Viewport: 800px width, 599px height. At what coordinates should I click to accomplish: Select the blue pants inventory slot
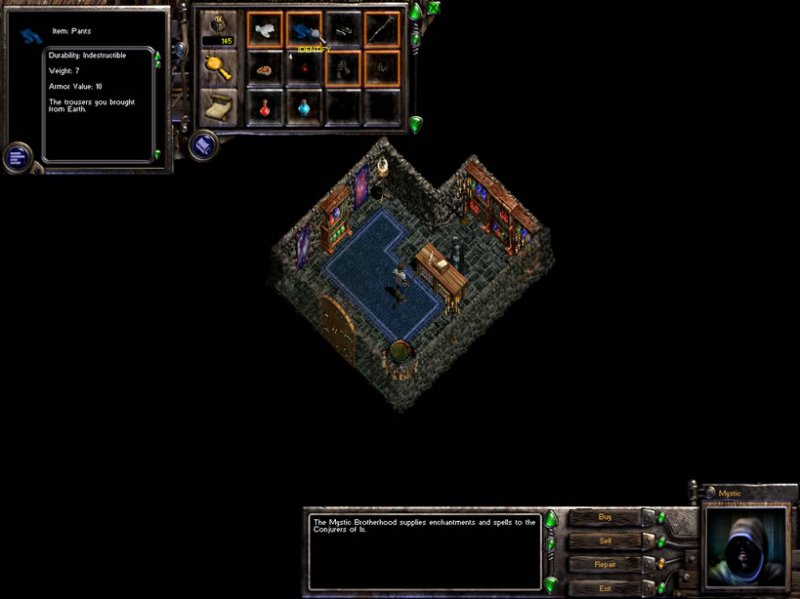click(304, 30)
